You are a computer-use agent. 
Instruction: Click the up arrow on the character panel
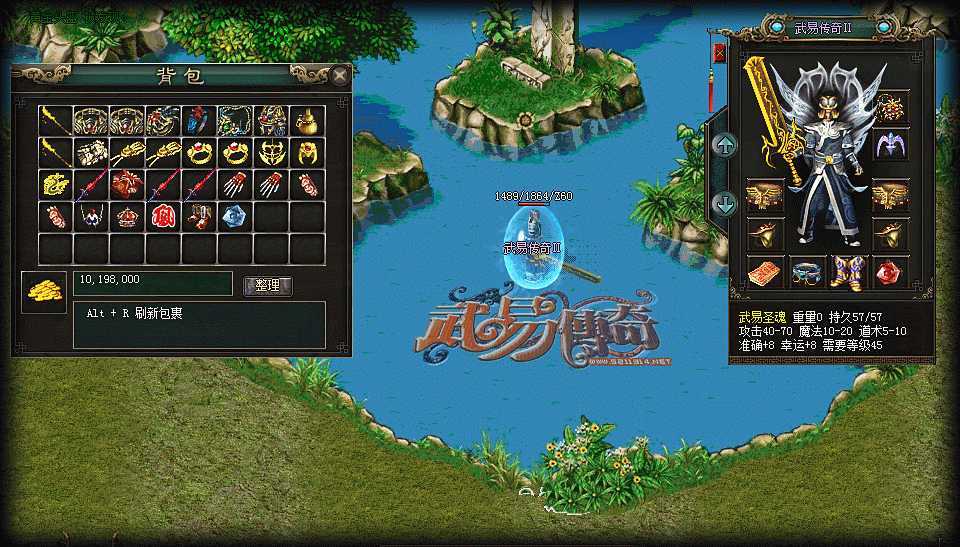click(725, 144)
